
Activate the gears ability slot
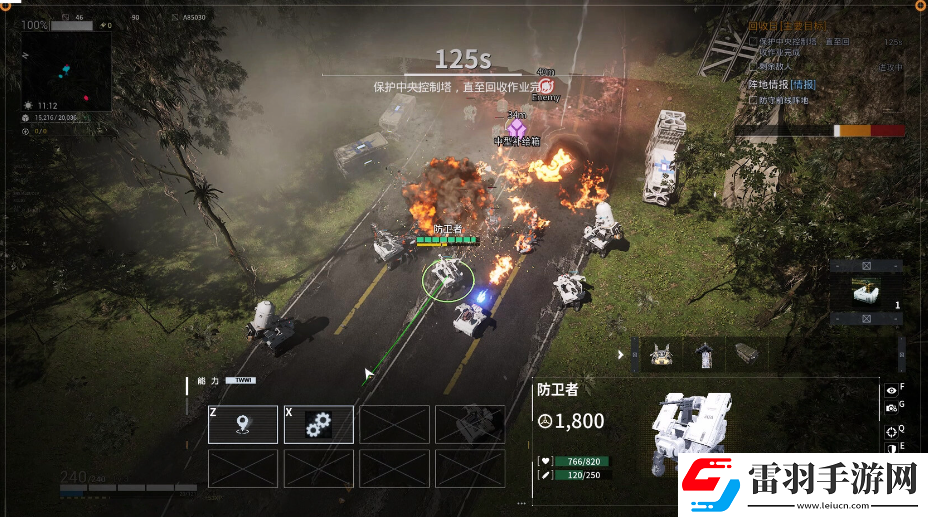coord(319,424)
